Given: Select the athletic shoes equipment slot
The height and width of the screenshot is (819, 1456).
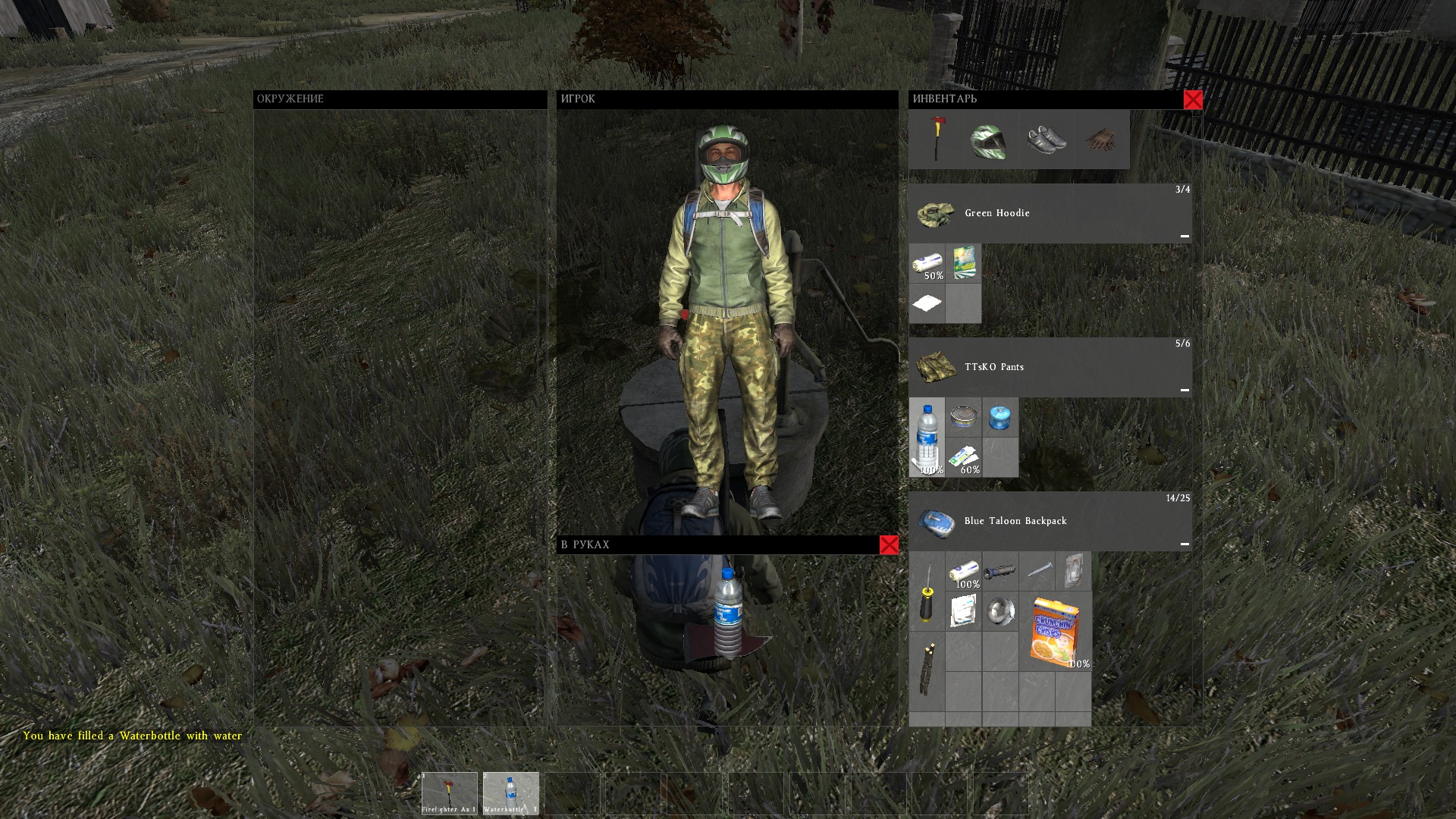Looking at the screenshot, I should point(1045,139).
